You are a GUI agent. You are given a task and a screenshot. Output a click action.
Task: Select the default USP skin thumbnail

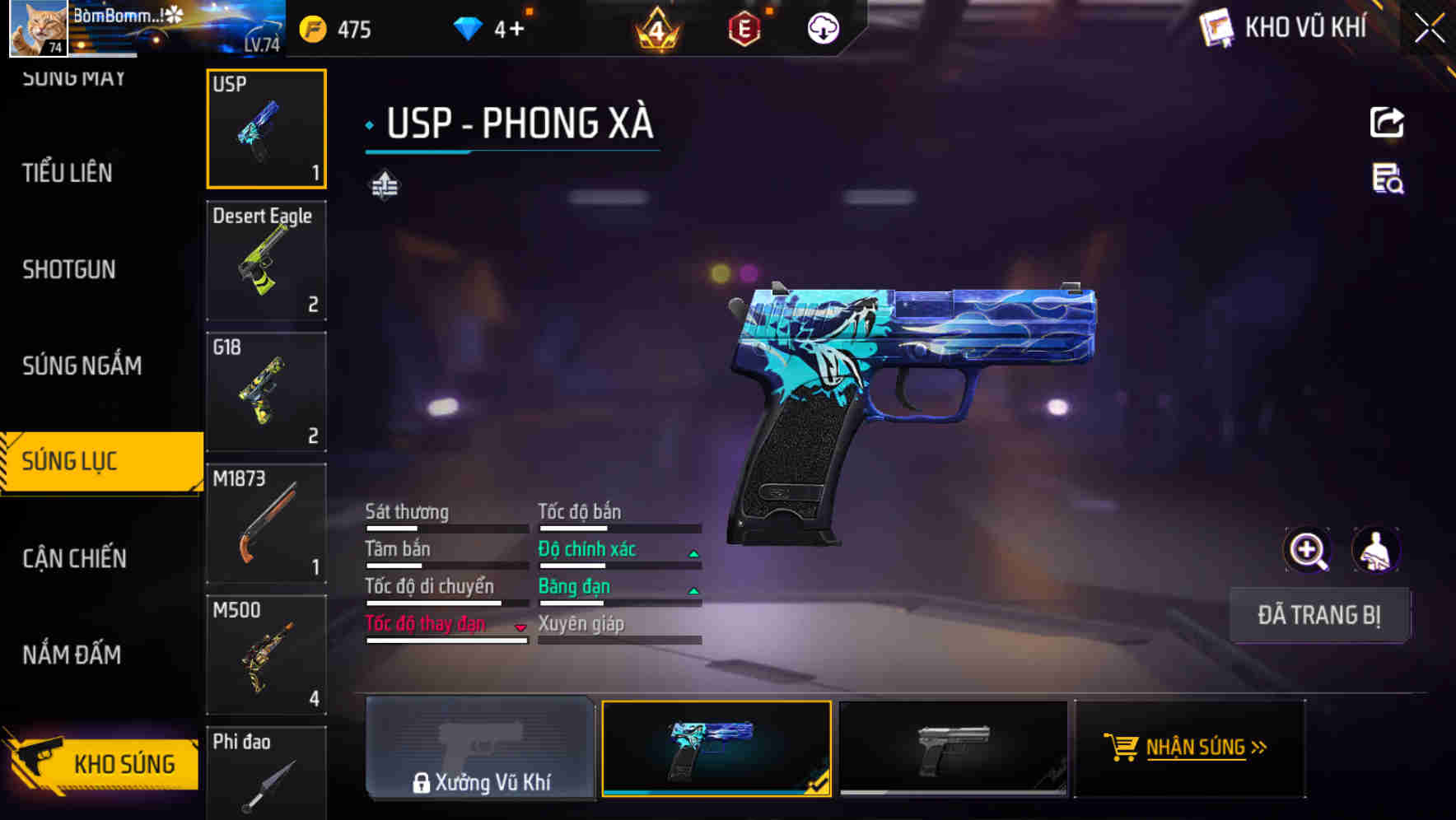(953, 748)
